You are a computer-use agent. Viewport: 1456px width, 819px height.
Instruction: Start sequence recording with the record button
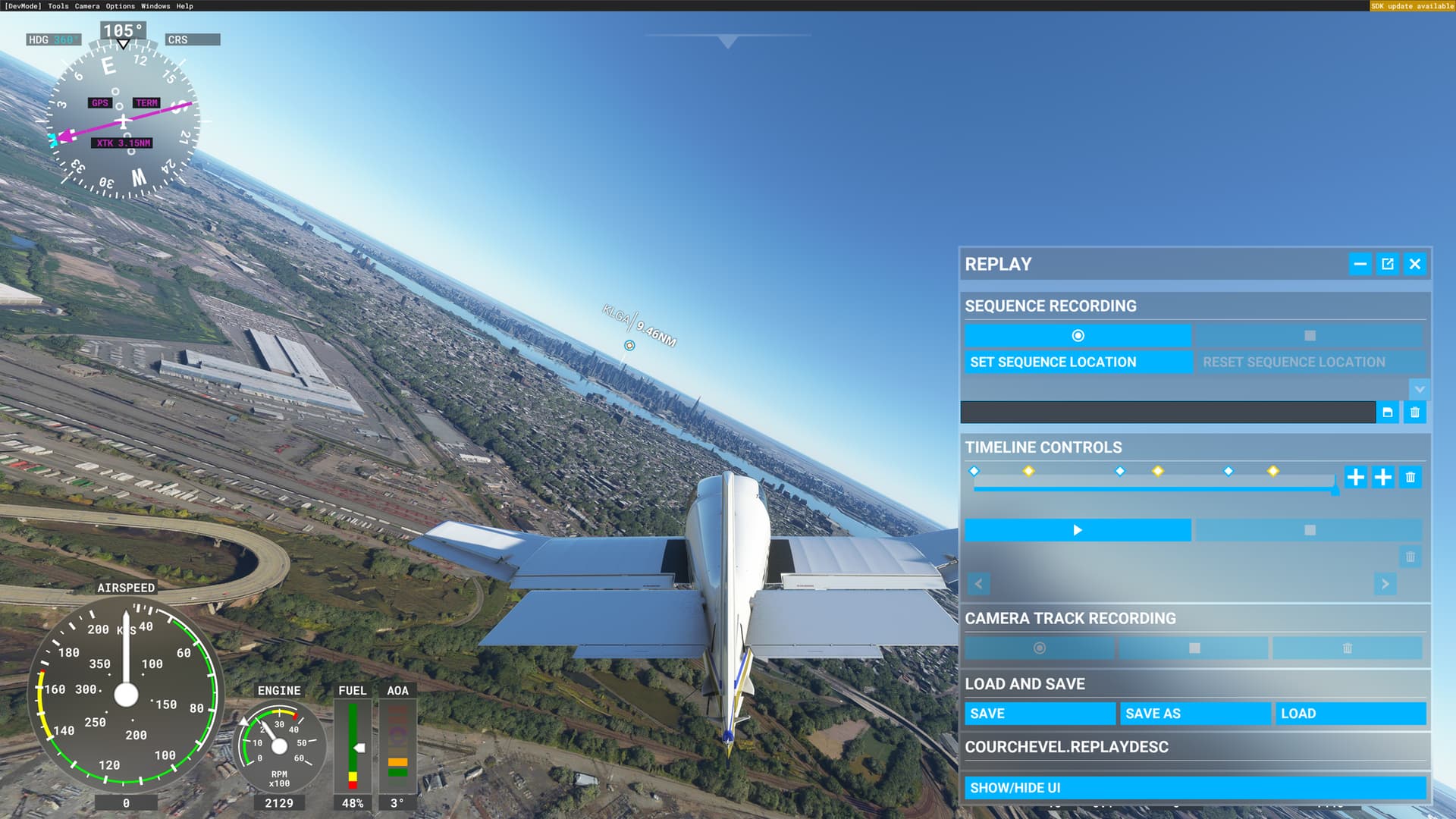1078,335
